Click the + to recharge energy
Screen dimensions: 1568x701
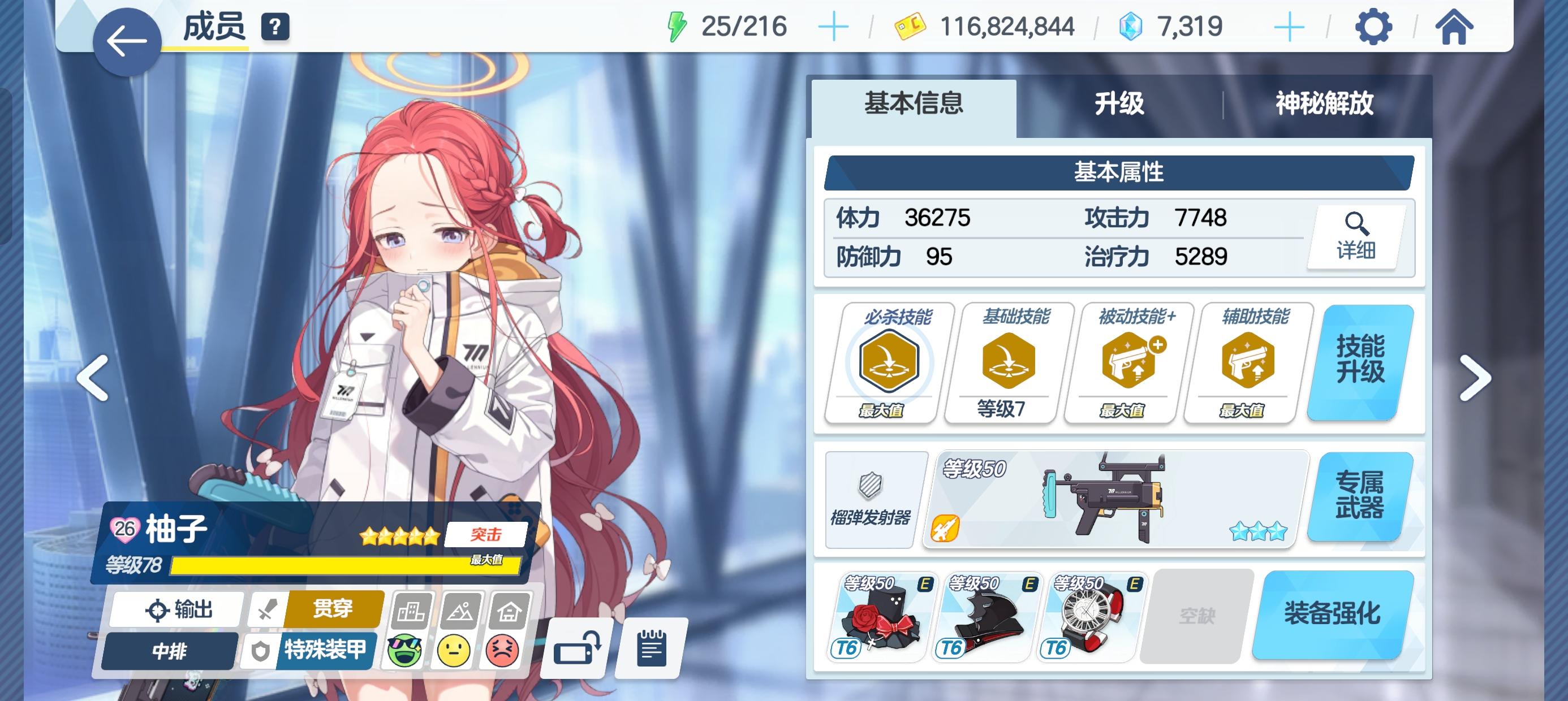[x=834, y=25]
